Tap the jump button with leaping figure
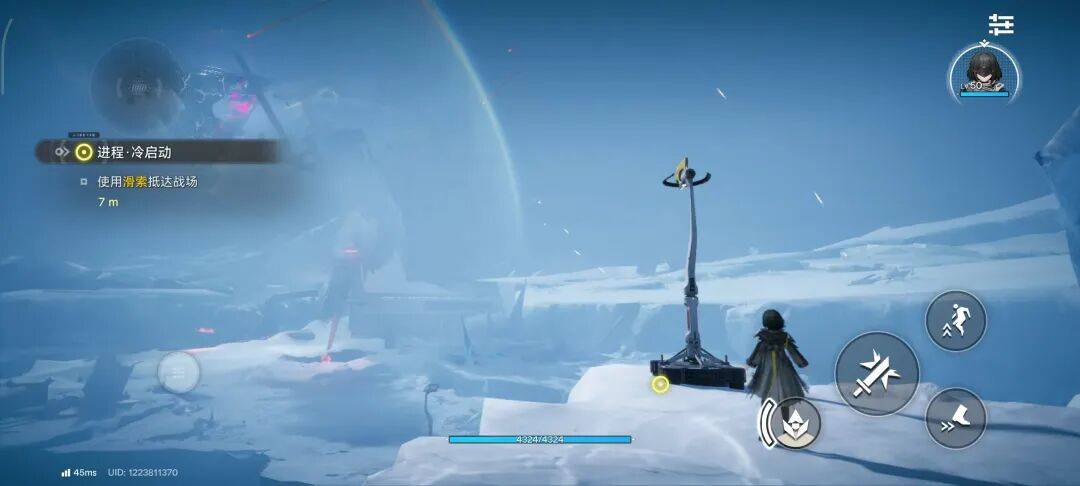Image resolution: width=1080 pixels, height=486 pixels. 956,321
